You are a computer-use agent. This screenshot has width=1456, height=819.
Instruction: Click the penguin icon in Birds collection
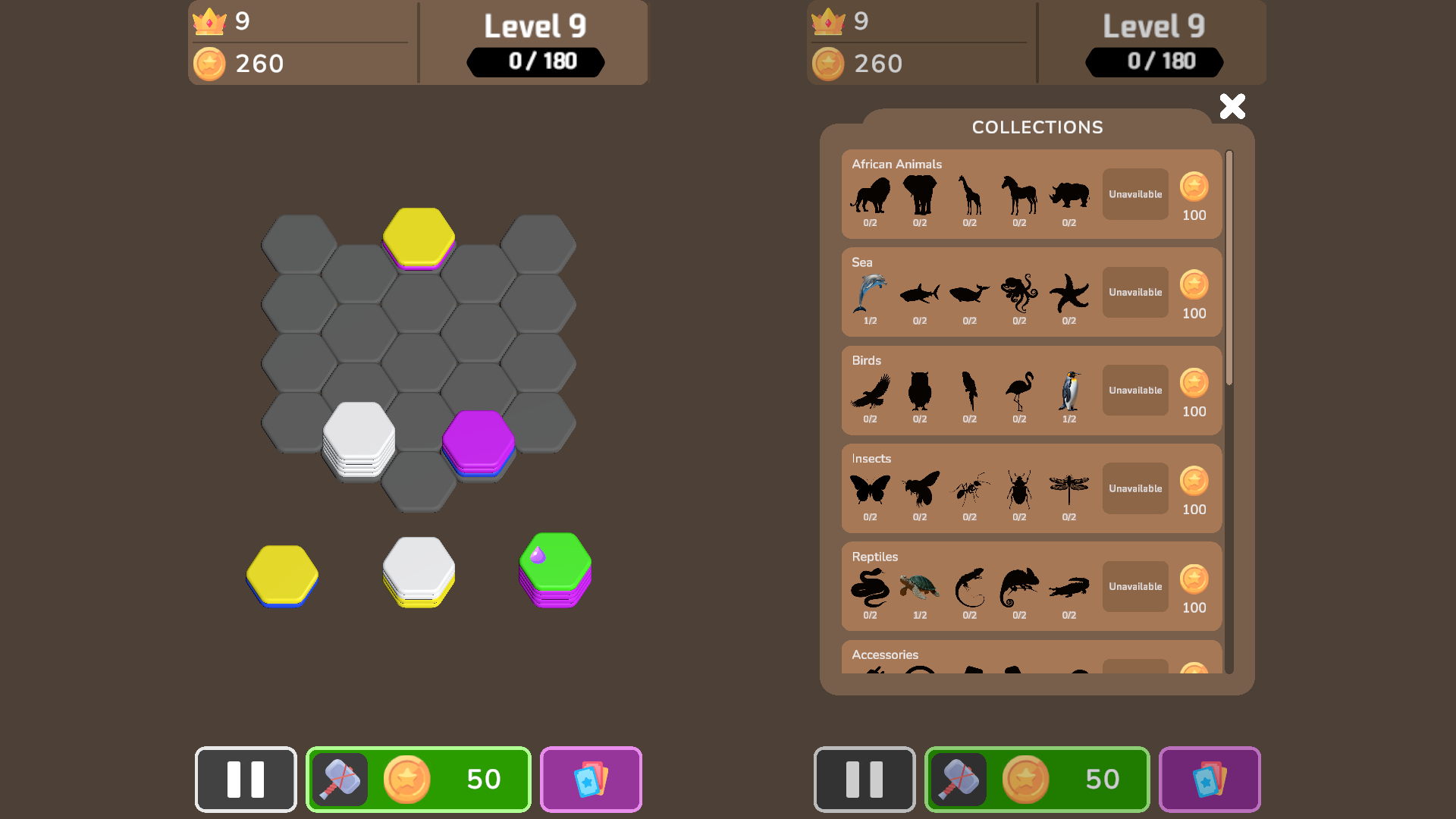pyautogui.click(x=1069, y=391)
